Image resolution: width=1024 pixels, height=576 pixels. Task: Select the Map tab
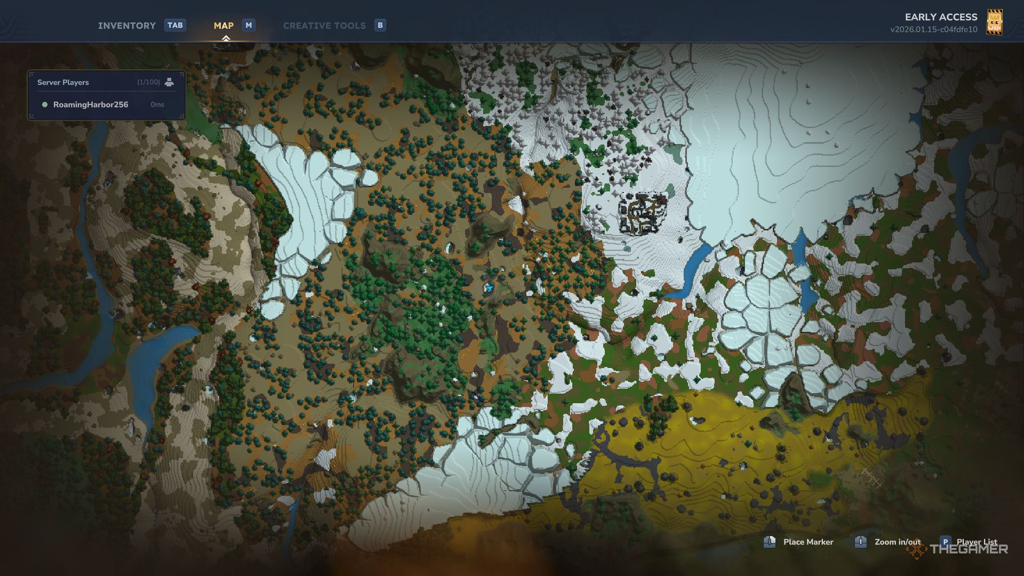(224, 25)
